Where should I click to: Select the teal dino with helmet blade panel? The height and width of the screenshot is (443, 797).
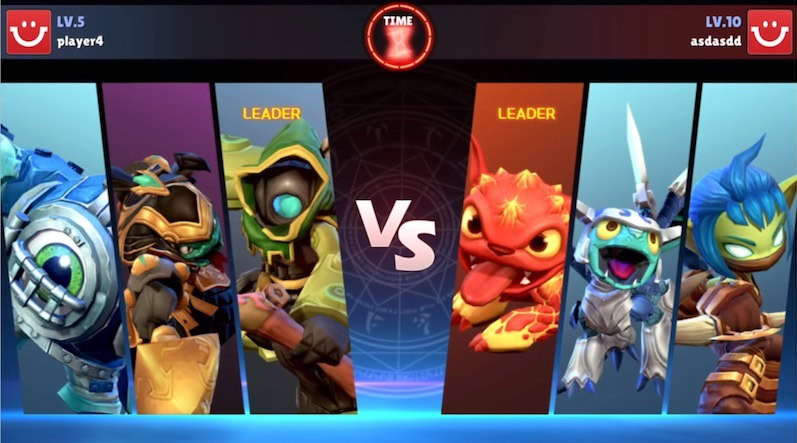pyautogui.click(x=630, y=250)
